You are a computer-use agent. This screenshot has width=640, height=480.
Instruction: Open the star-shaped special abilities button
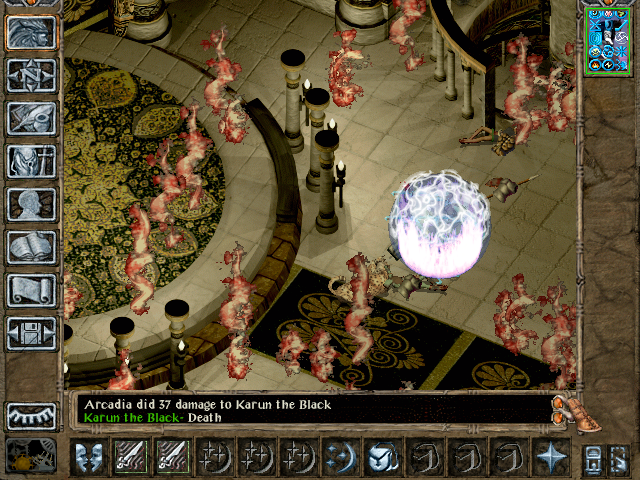(550, 458)
